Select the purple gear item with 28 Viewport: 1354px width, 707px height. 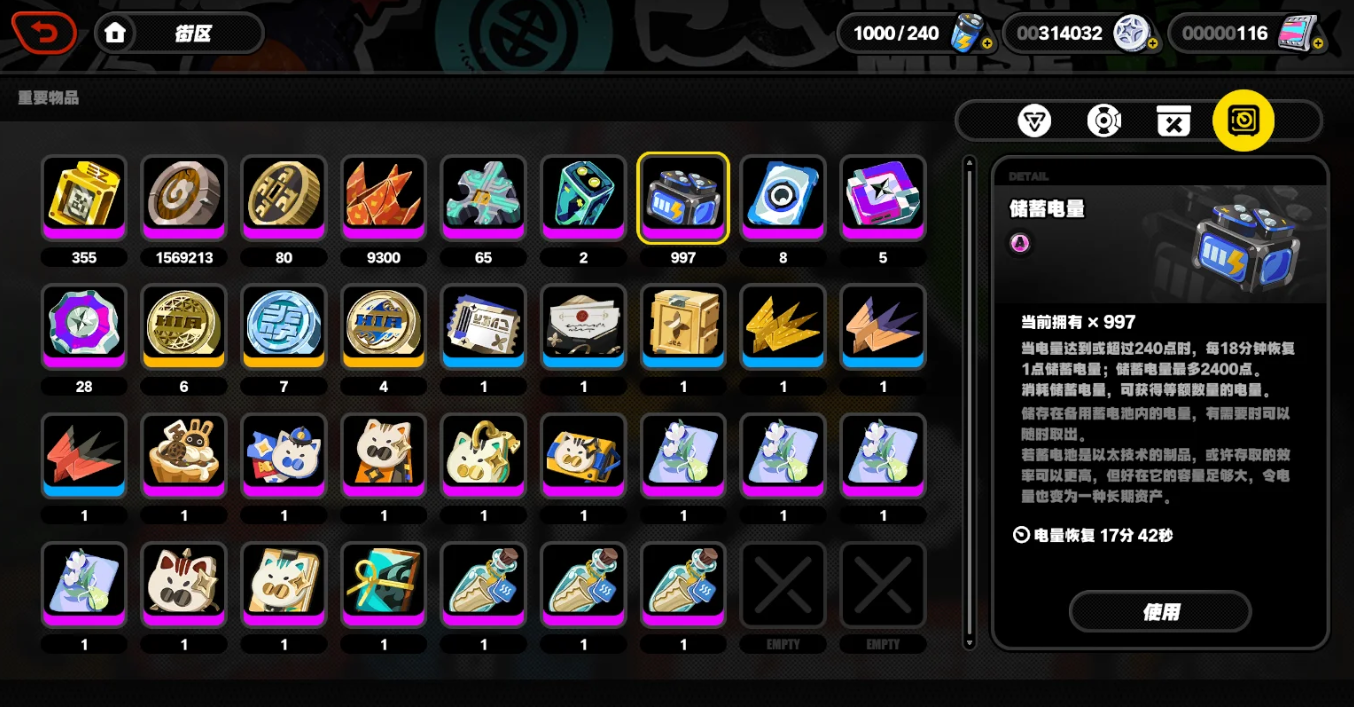84,326
